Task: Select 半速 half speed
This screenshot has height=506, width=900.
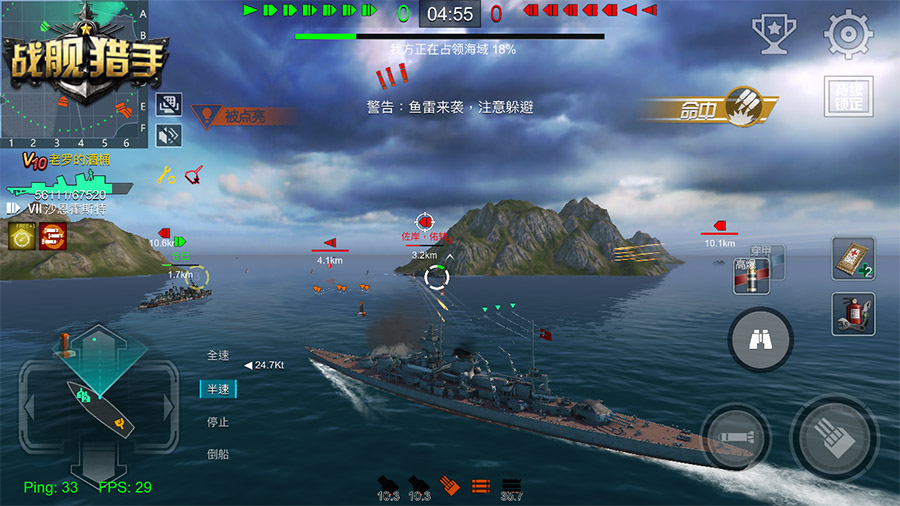Action: click(x=218, y=389)
